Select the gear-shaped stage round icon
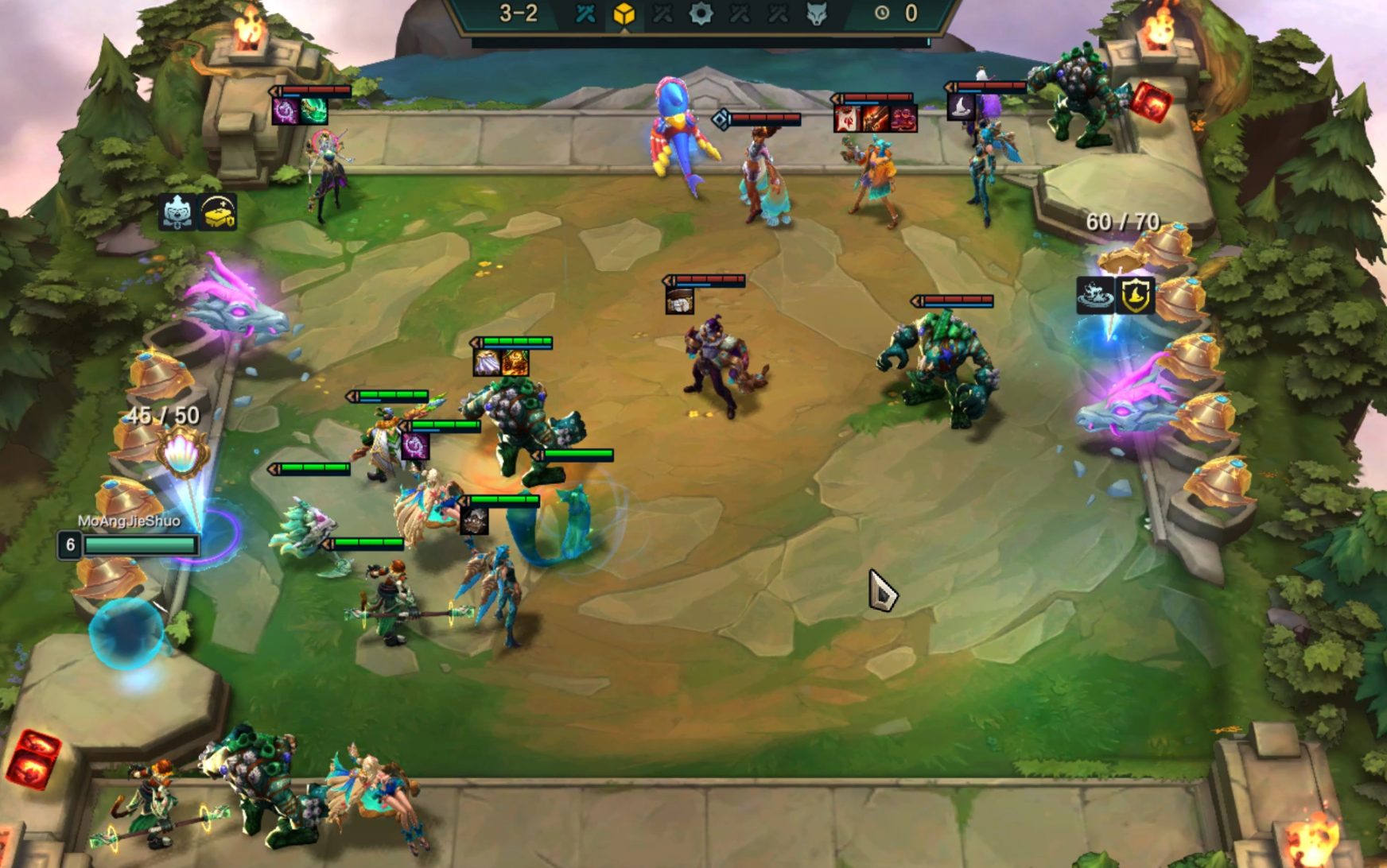 click(701, 14)
